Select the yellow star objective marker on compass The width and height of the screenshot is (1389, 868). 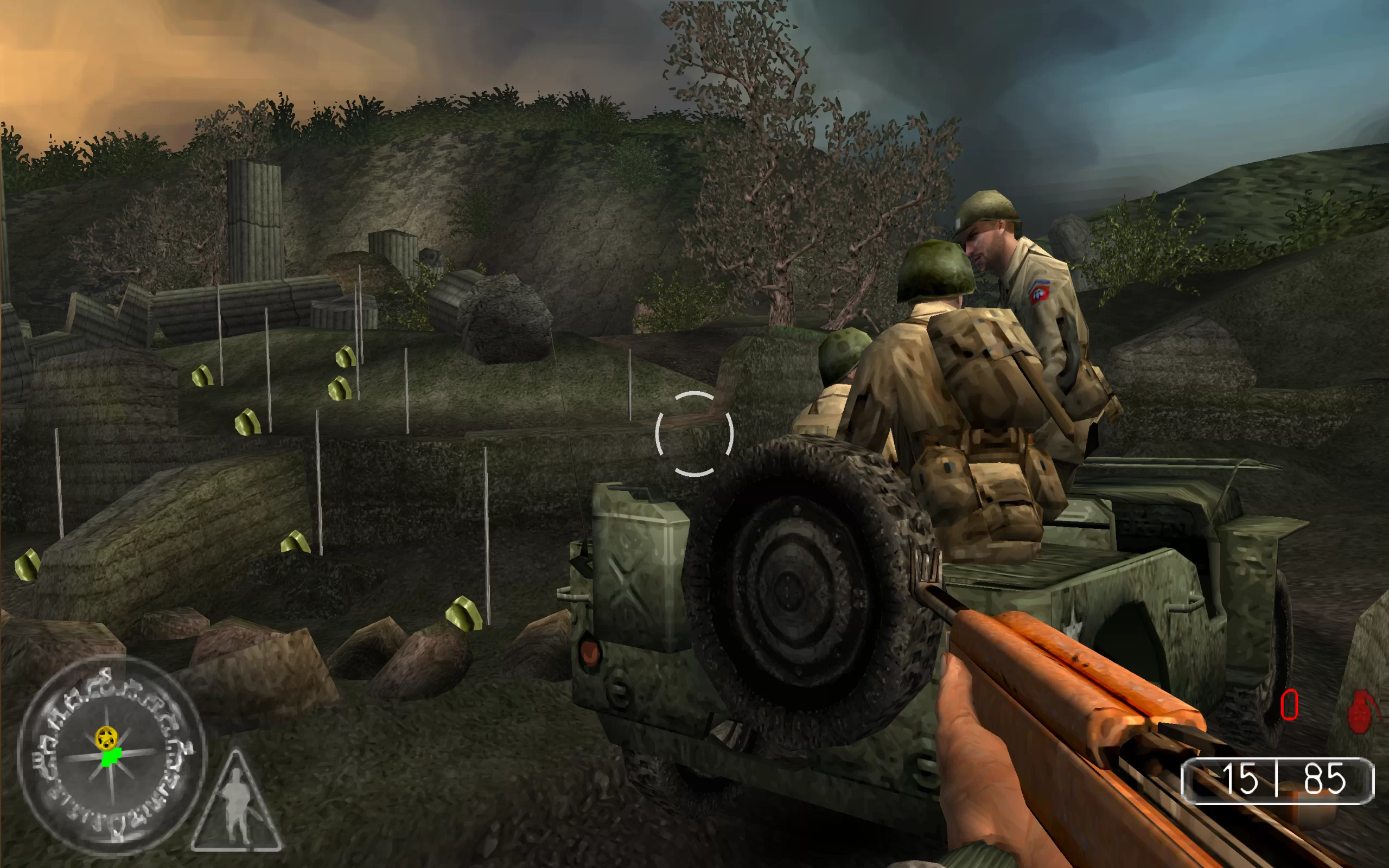coord(106,737)
